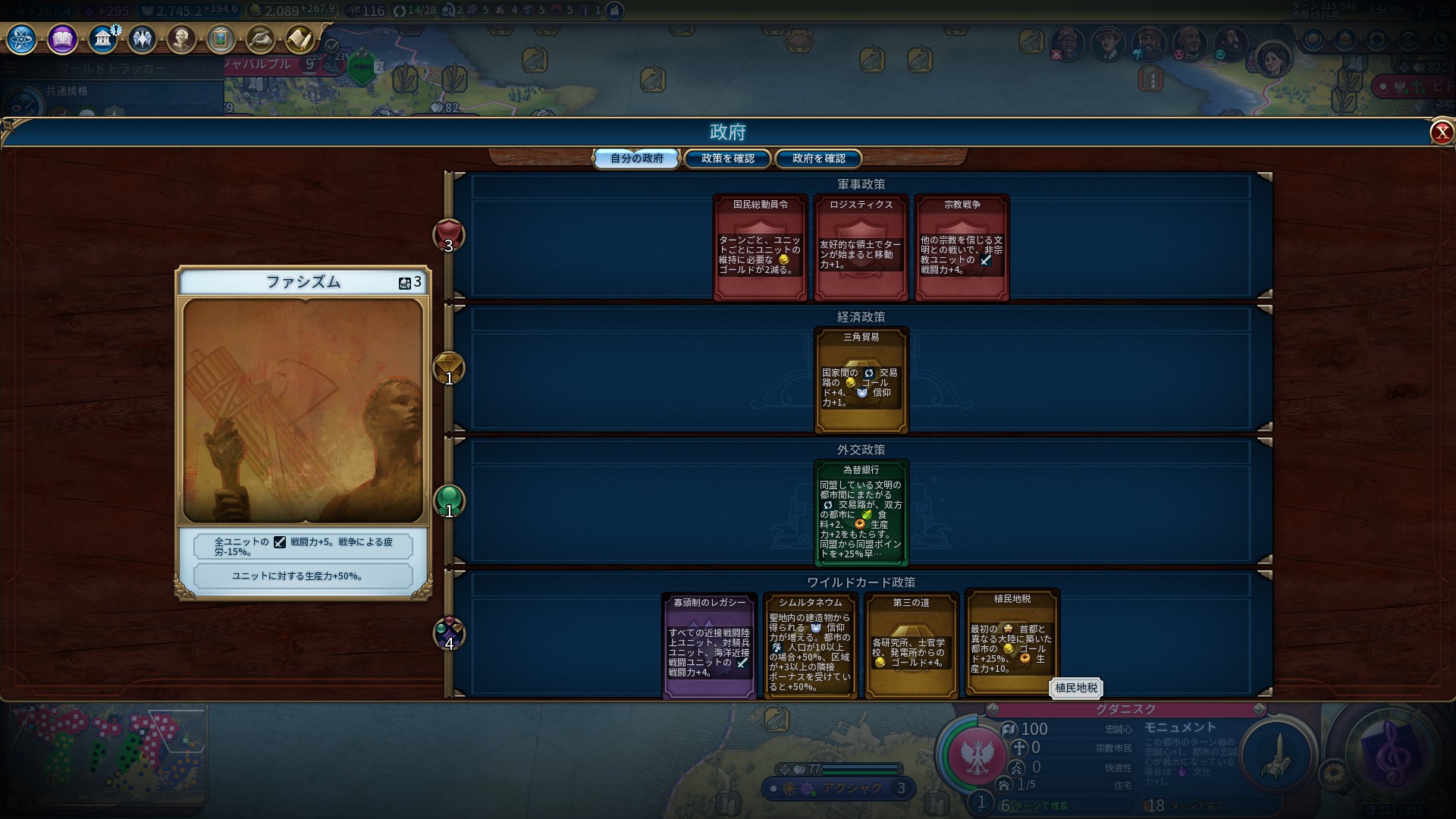
Task: Open the civics tree book icon
Action: point(62,39)
